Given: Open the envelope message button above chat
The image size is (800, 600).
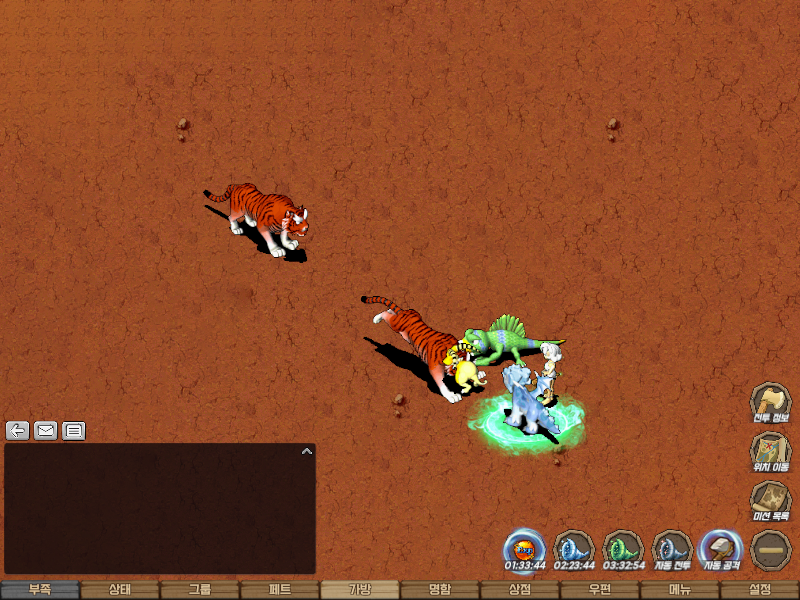Looking at the screenshot, I should click(x=45, y=431).
